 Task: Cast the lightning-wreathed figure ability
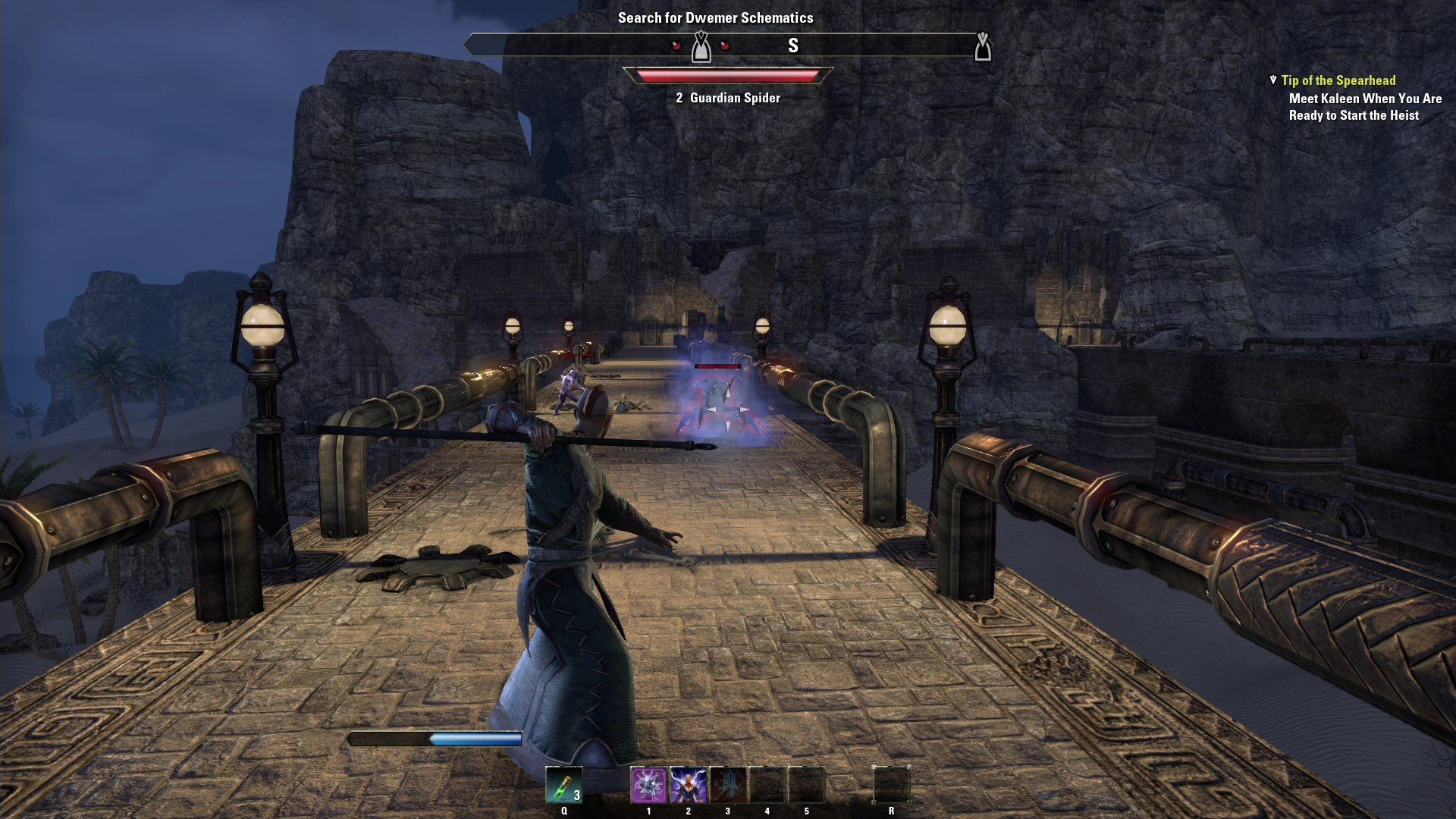pos(689,784)
